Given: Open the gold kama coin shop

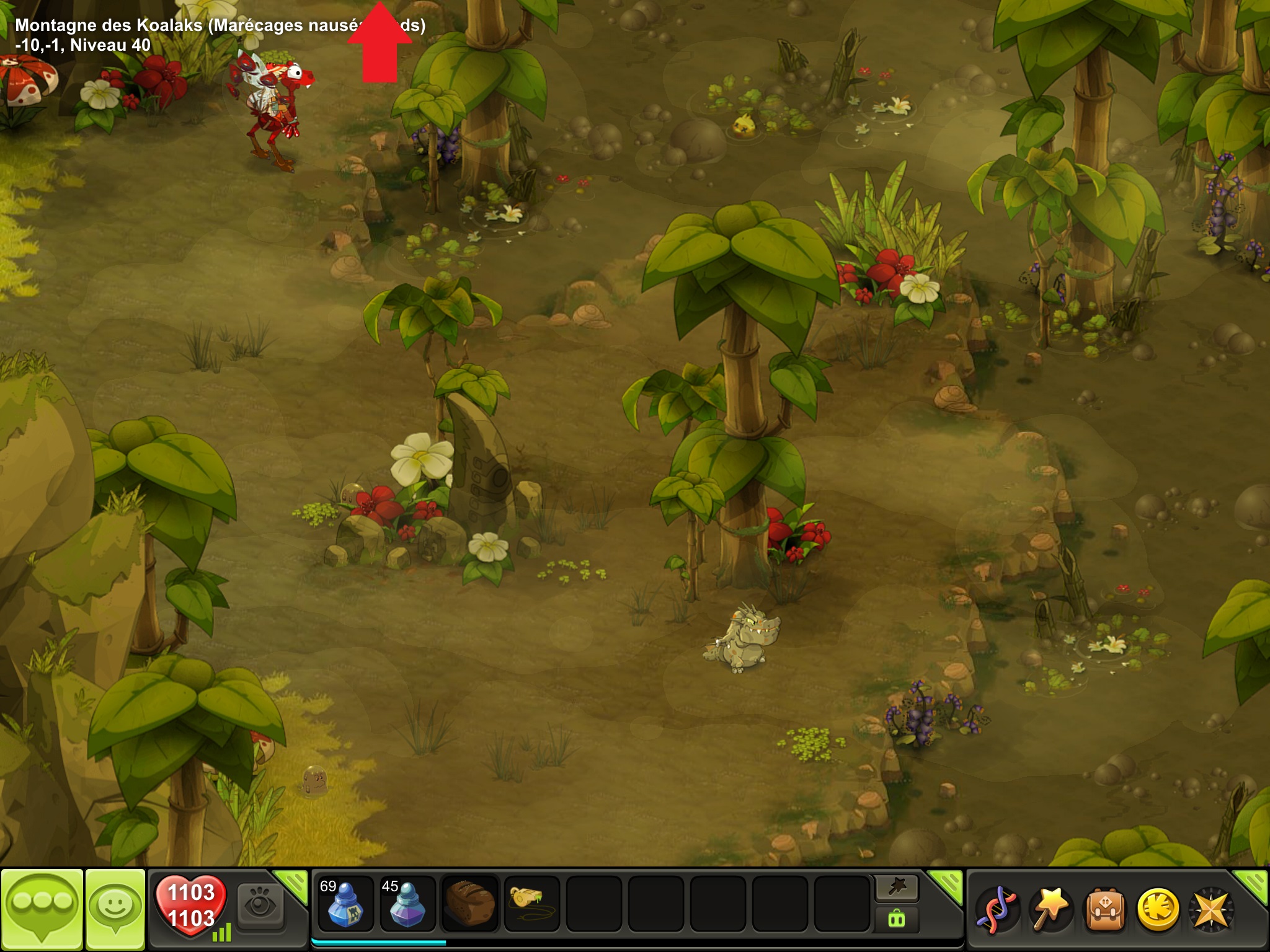Looking at the screenshot, I should (1158, 910).
